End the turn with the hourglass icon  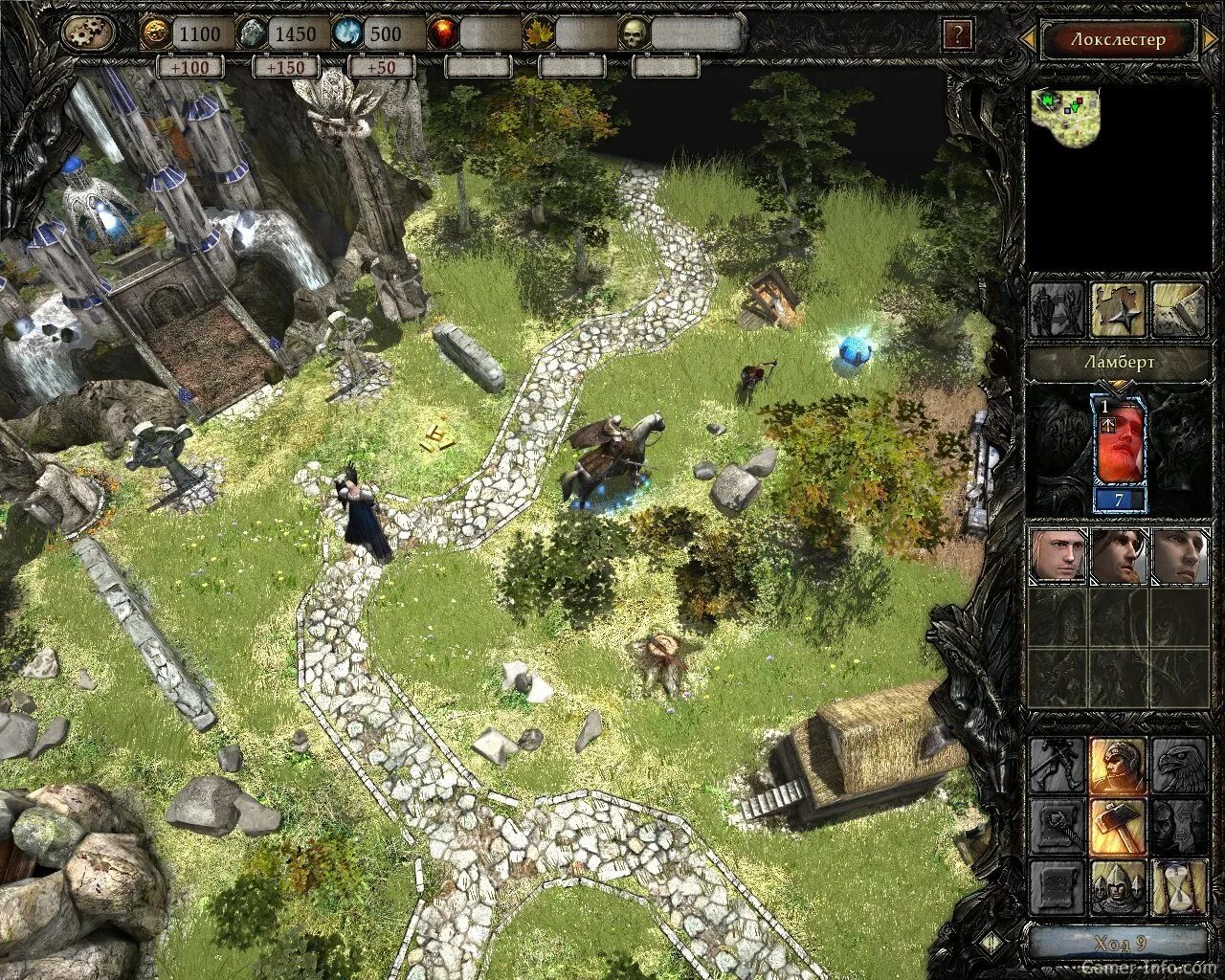tap(1178, 887)
